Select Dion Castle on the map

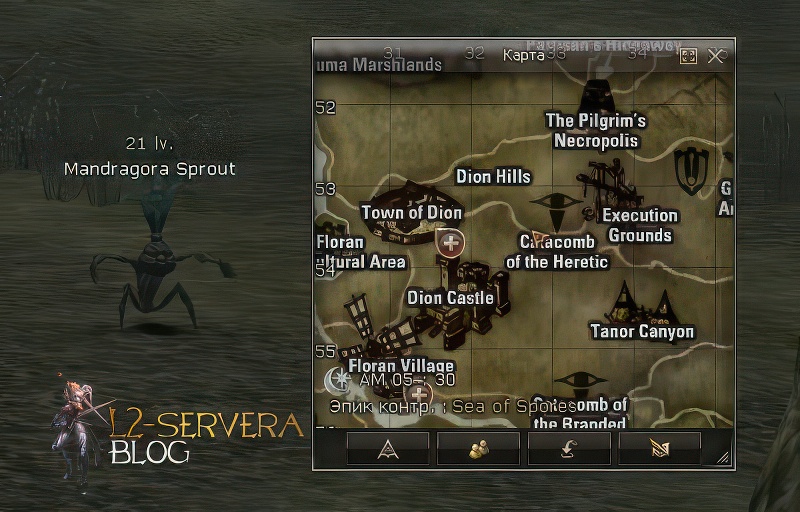coord(450,297)
